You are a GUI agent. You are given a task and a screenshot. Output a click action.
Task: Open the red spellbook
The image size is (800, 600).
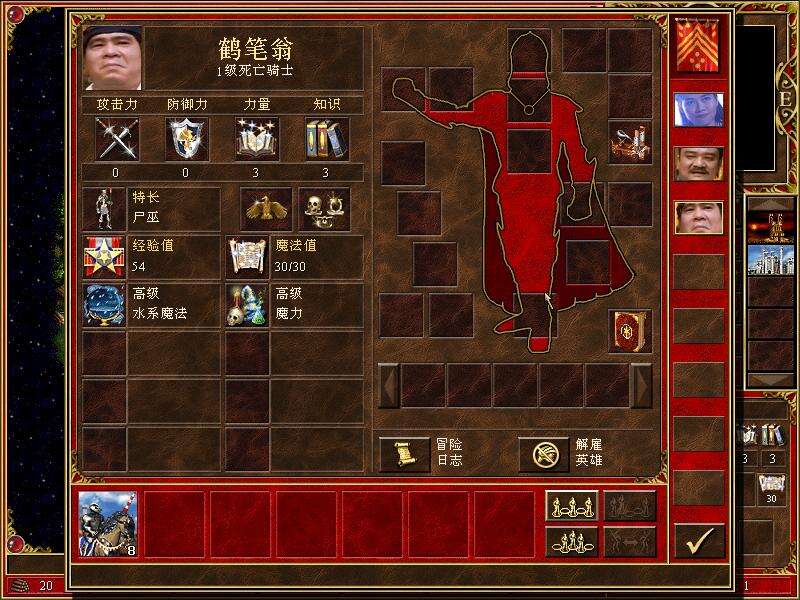pos(629,330)
